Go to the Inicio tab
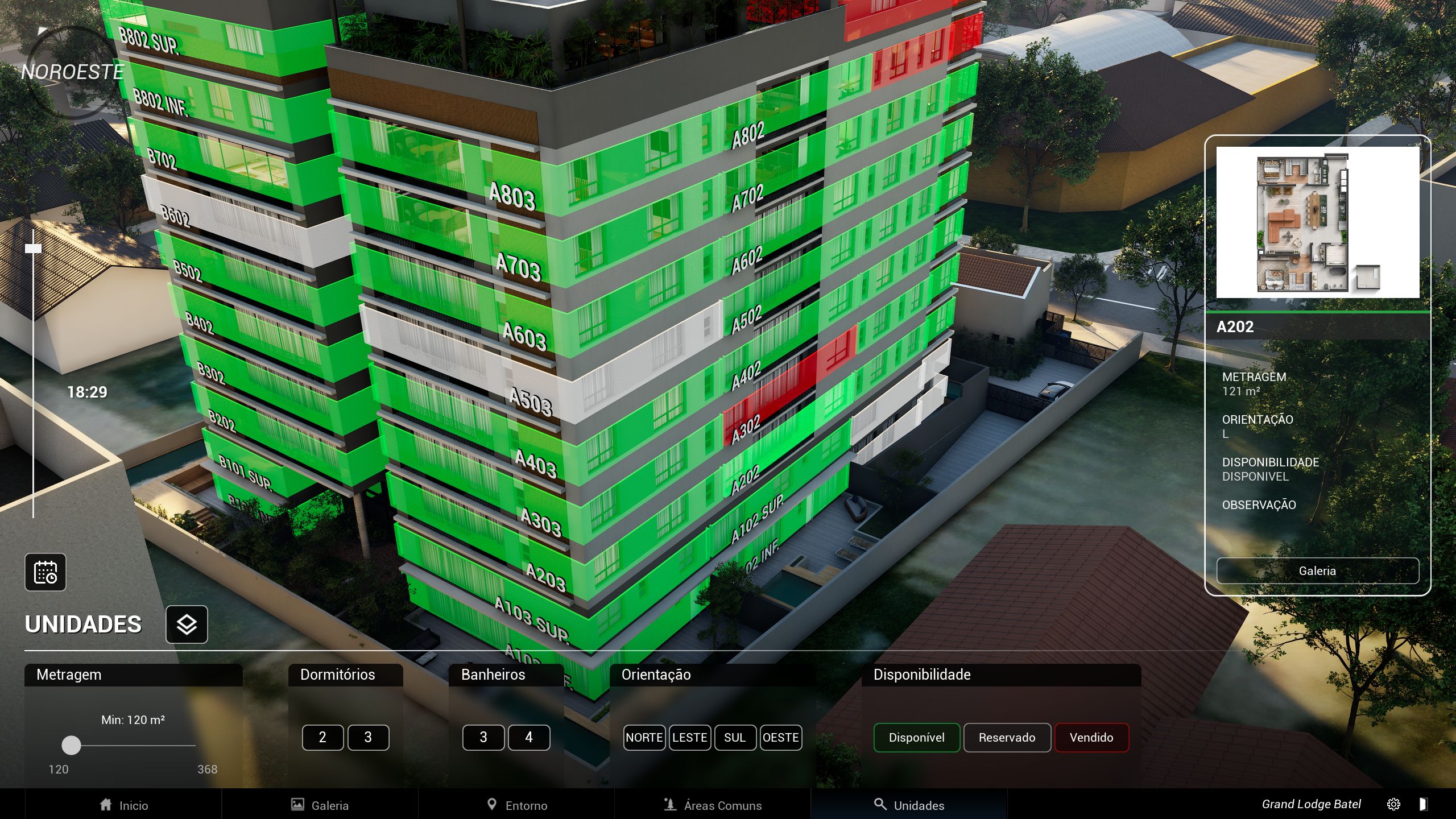 [123, 805]
